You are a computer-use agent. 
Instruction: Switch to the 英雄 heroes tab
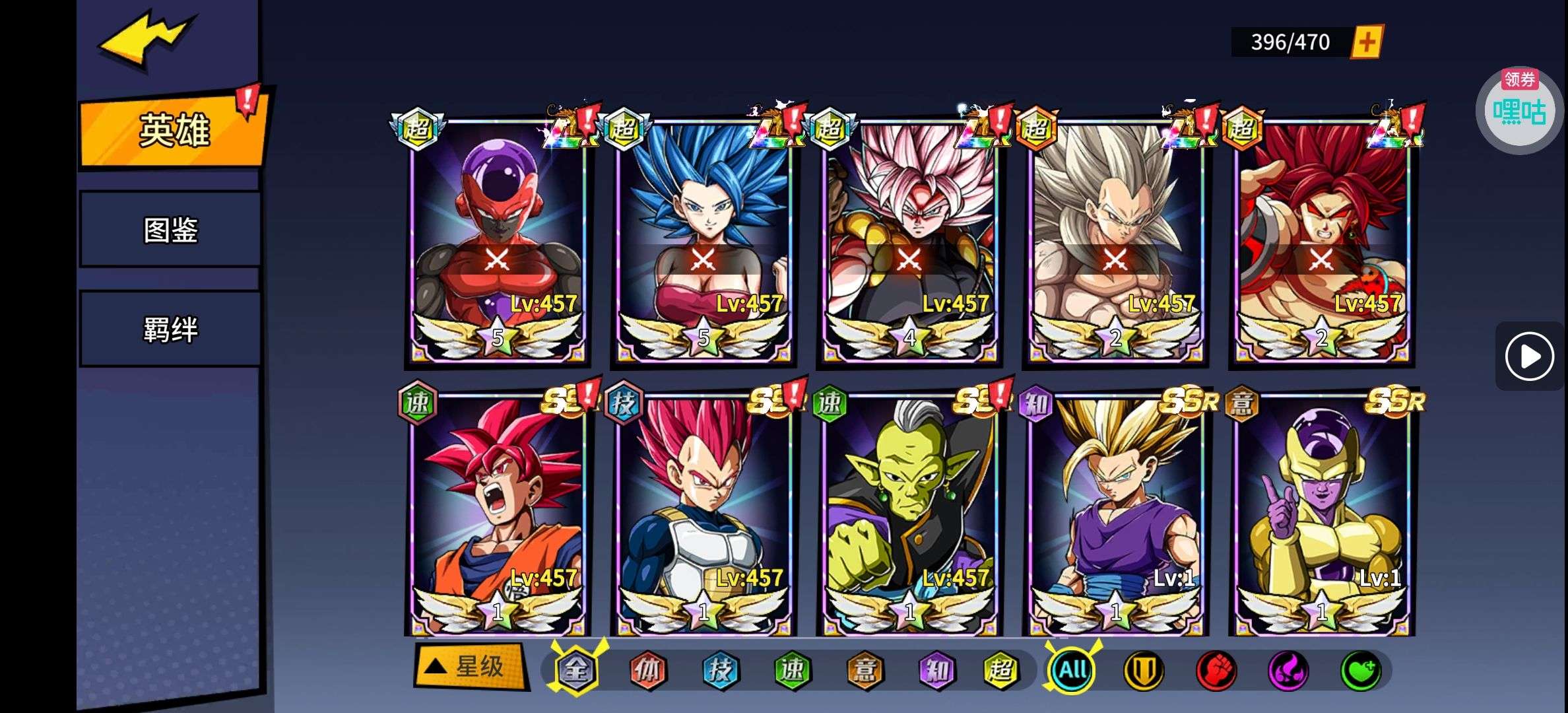tap(173, 130)
